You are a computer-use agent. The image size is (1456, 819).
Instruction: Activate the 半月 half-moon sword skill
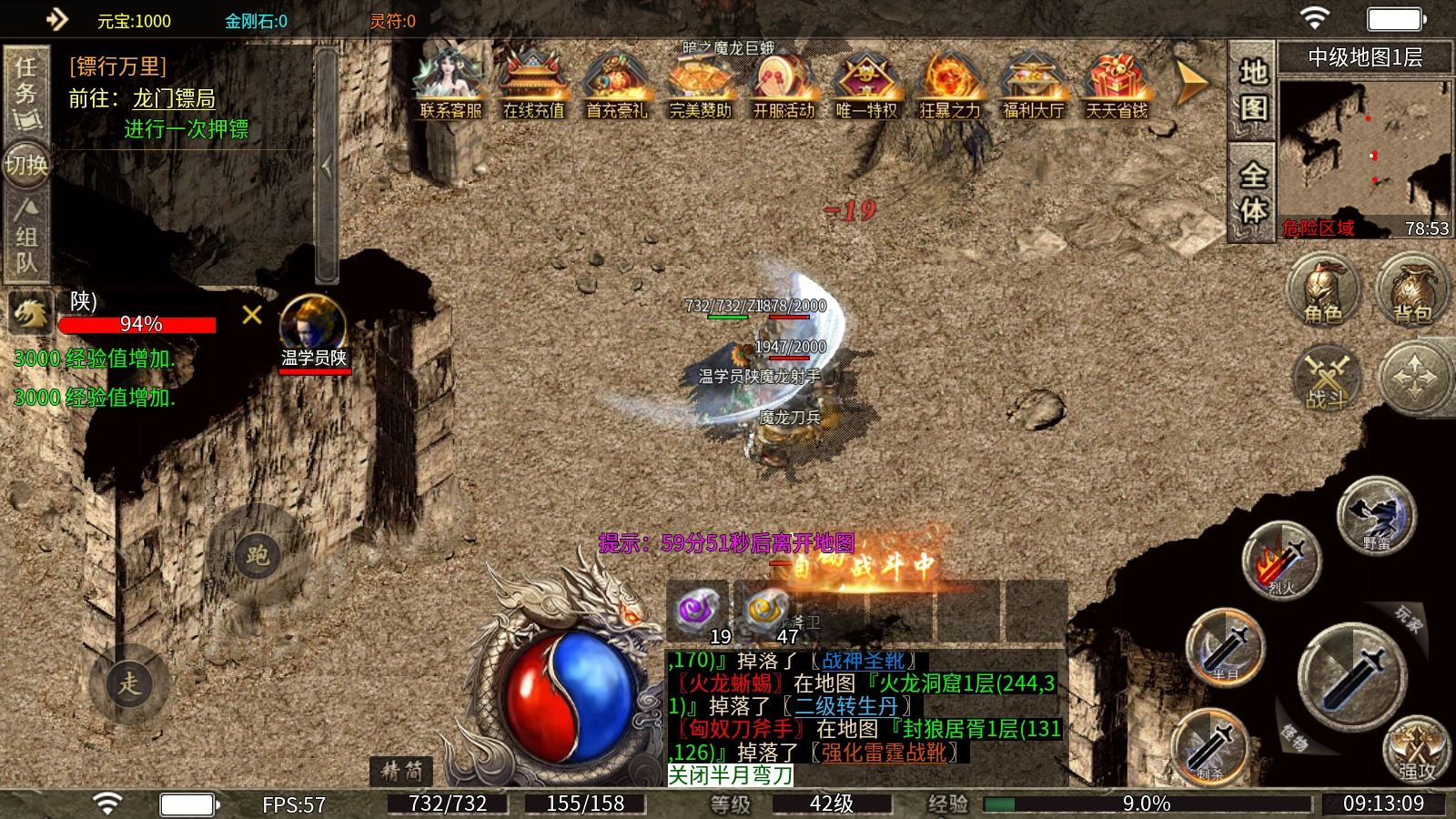[x=1226, y=647]
